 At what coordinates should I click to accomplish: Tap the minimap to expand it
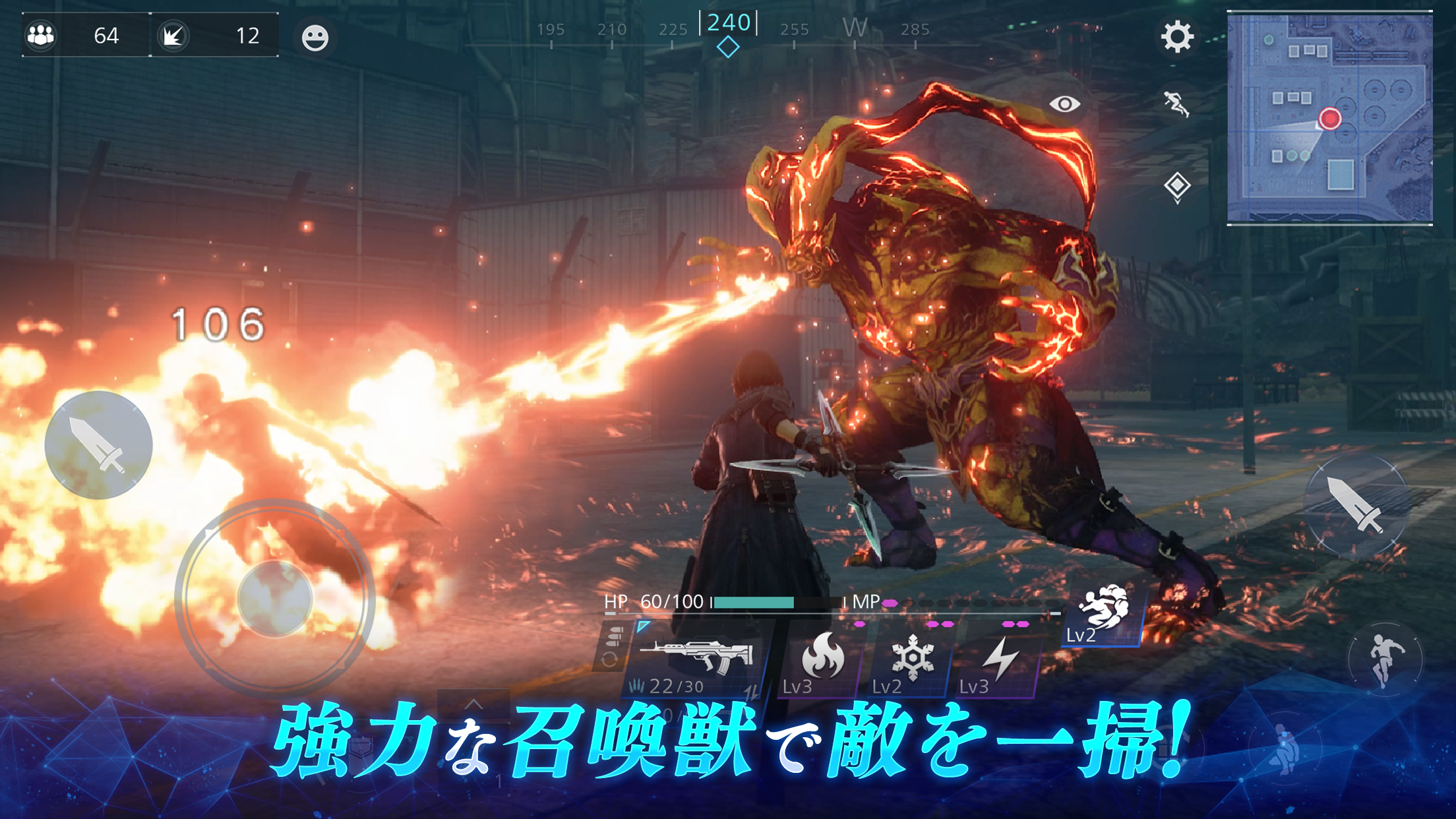(x=1329, y=119)
